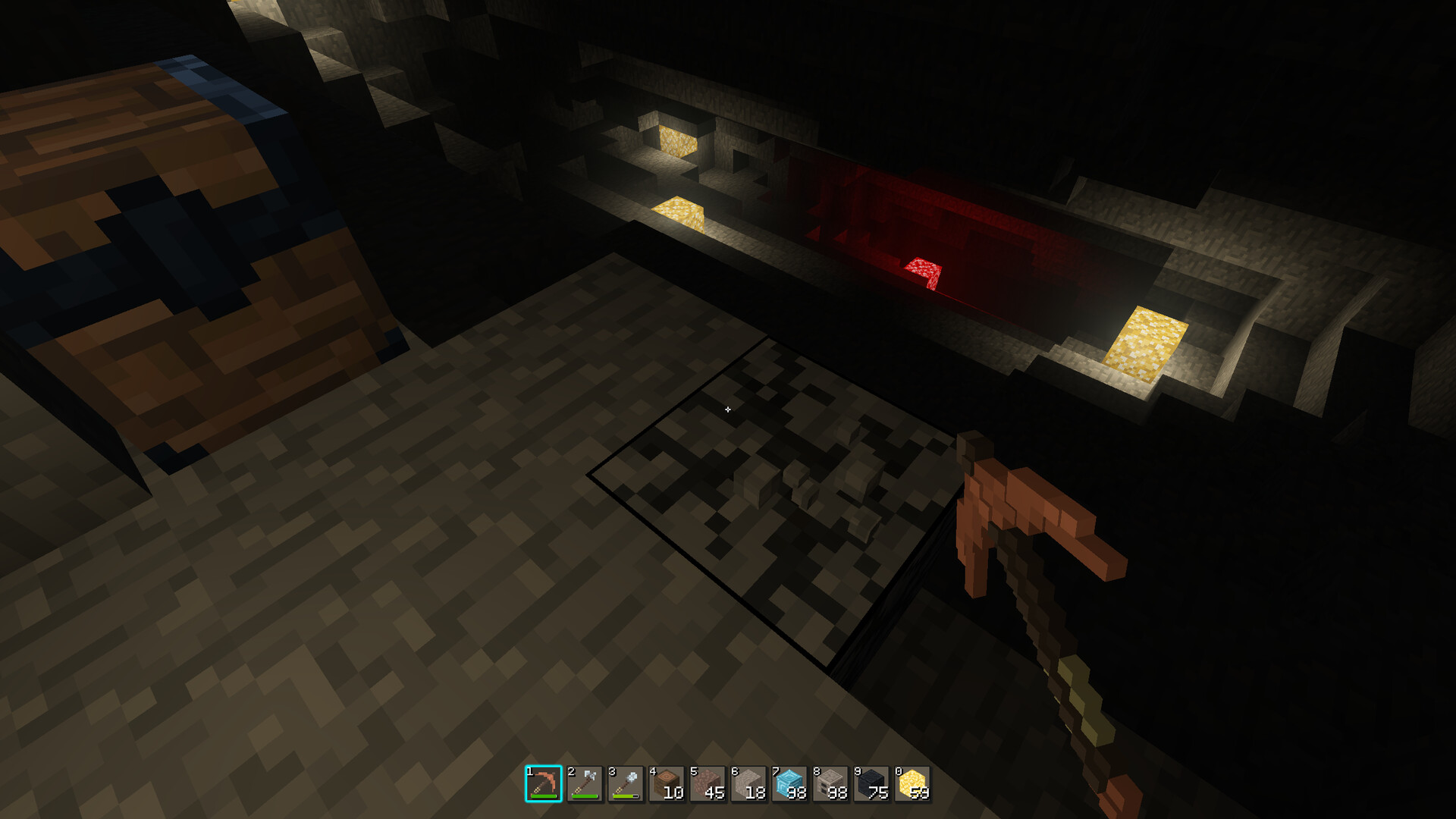Click the crosshair at screen center
The image size is (1456, 819).
click(728, 409)
